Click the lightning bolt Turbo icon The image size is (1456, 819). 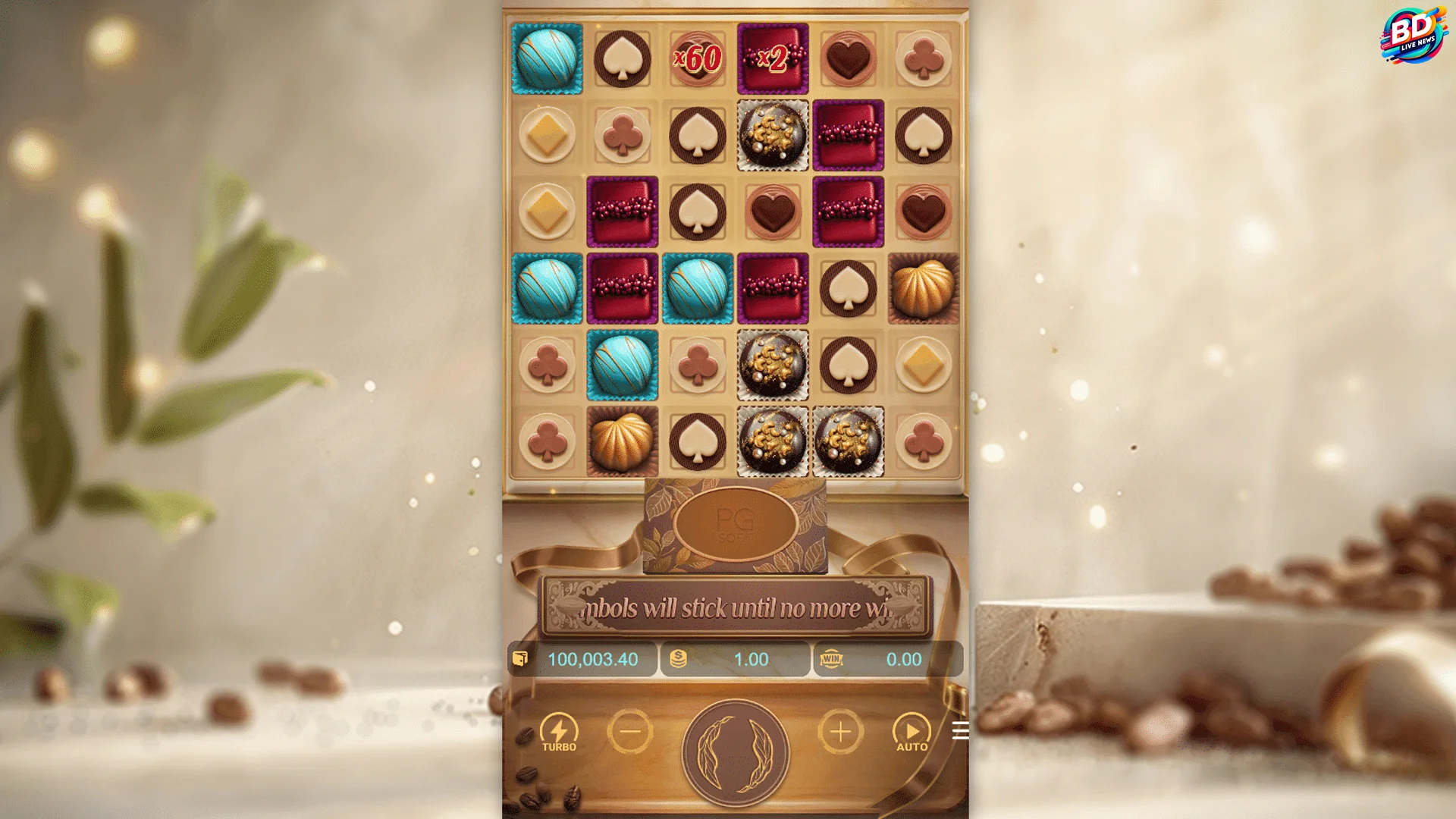(x=560, y=726)
